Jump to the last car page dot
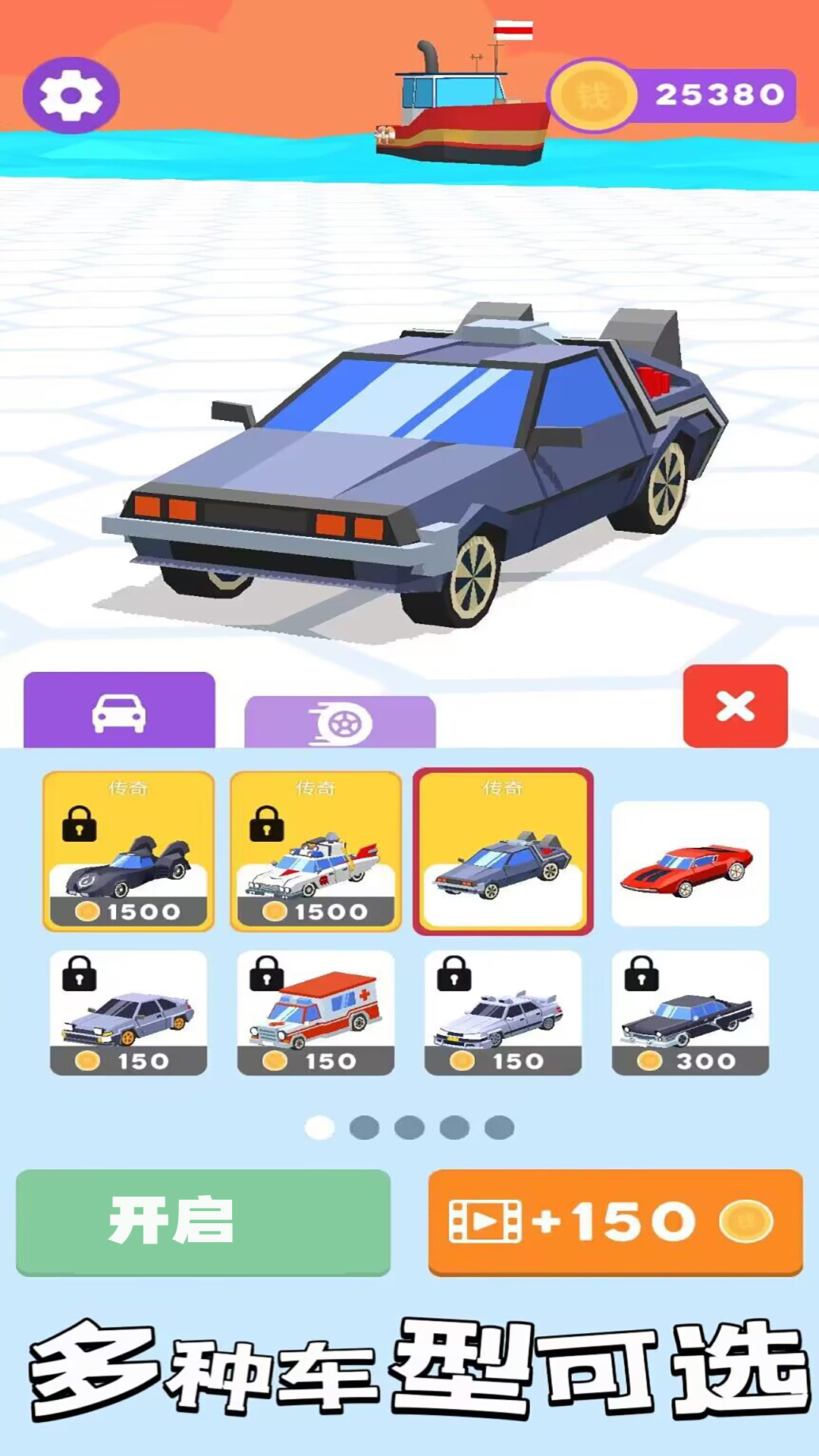 pyautogui.click(x=499, y=1128)
